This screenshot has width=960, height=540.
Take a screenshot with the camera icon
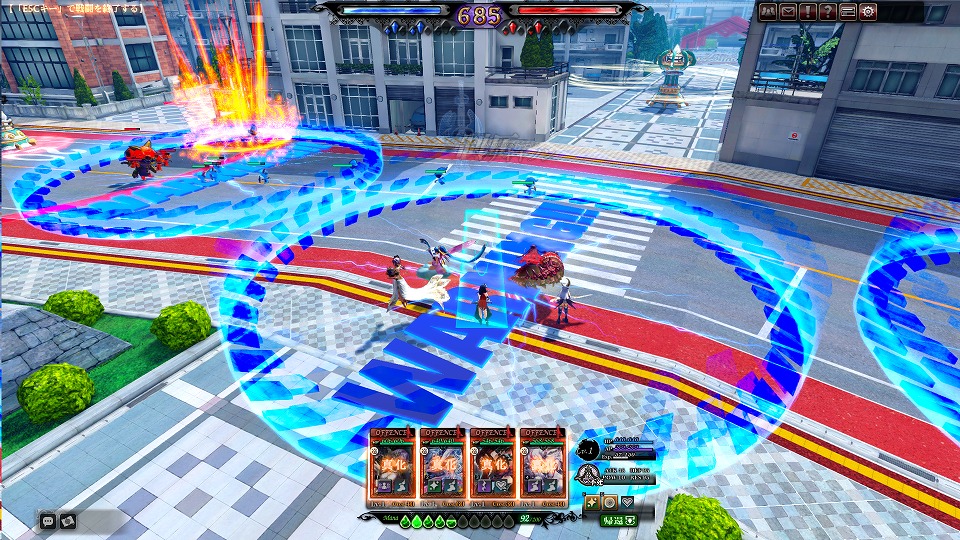(67, 520)
